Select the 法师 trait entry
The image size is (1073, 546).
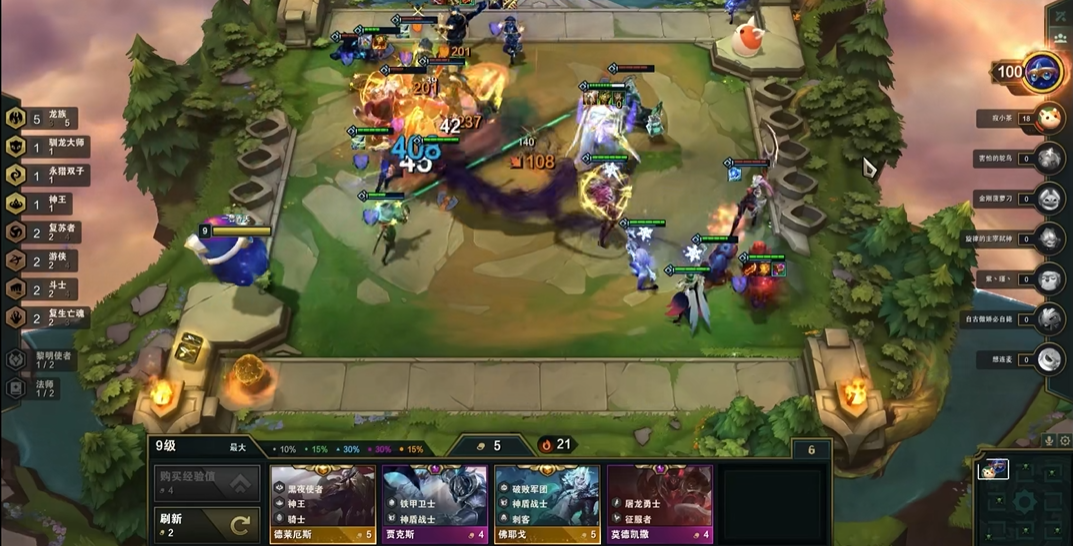(40, 388)
